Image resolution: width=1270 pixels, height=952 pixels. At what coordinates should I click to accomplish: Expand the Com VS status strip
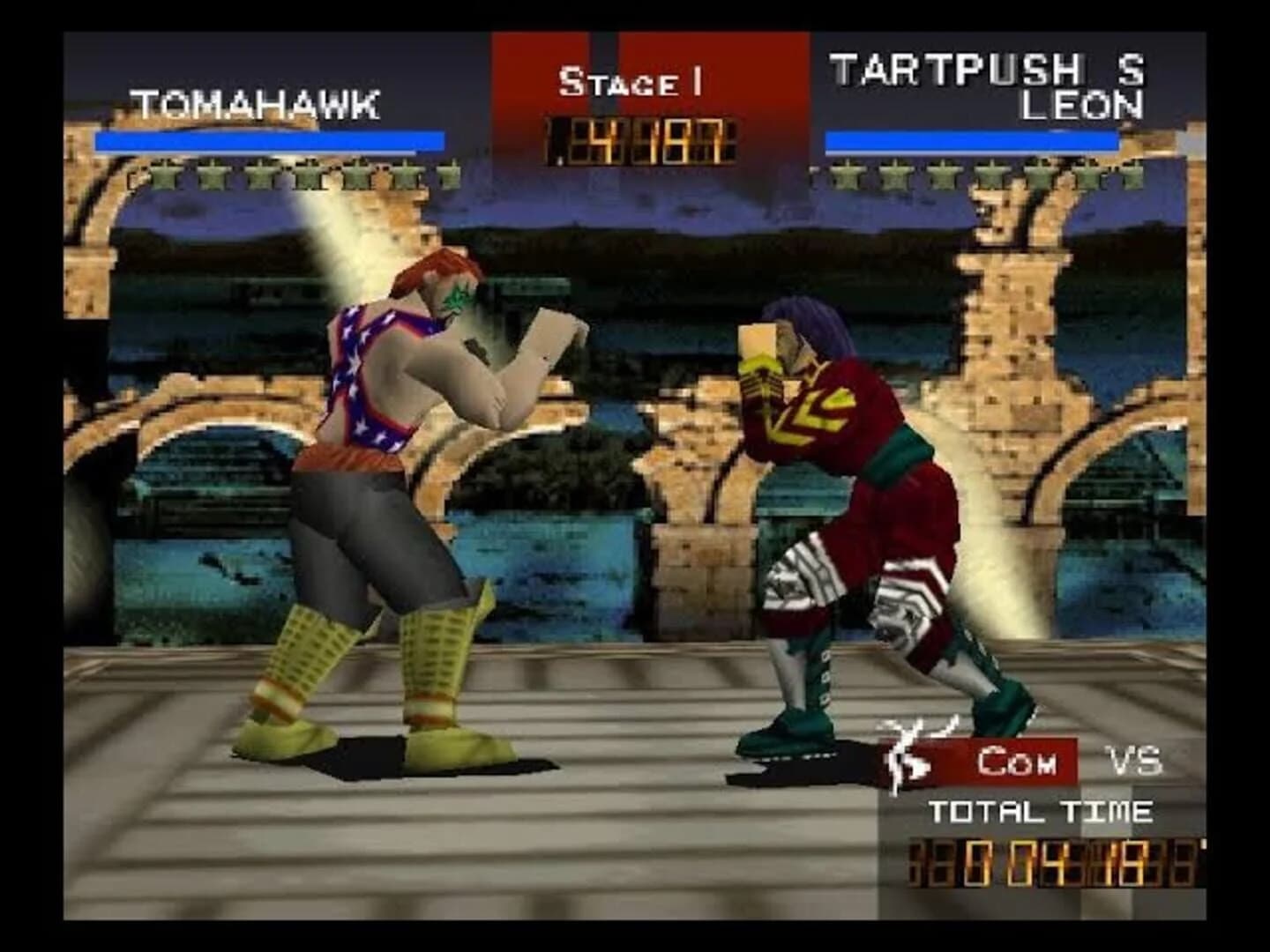click(1014, 760)
